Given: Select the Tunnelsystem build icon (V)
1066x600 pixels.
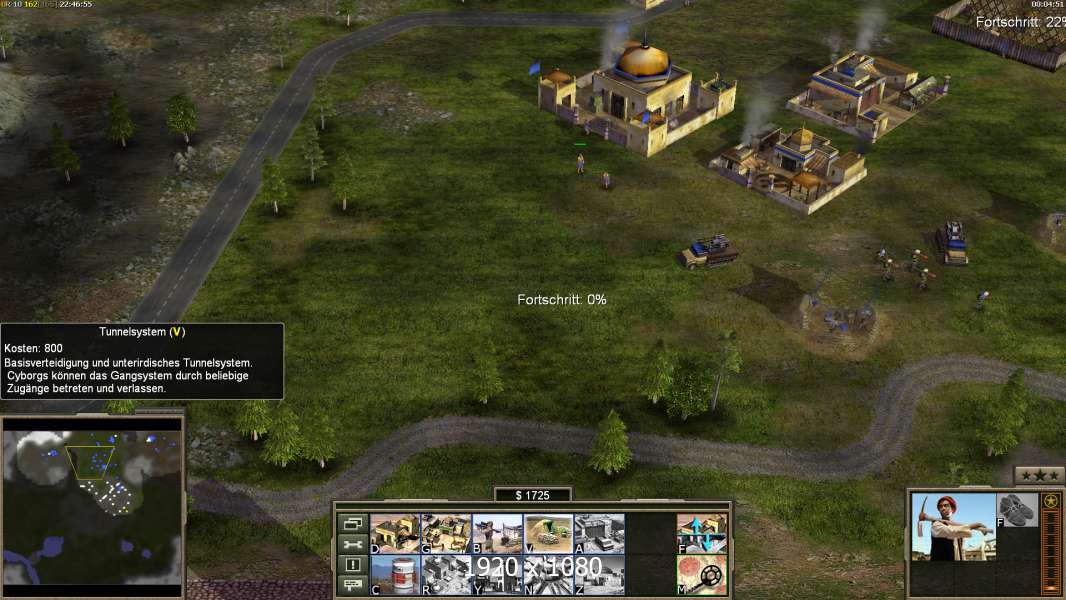Looking at the screenshot, I should 548,533.
